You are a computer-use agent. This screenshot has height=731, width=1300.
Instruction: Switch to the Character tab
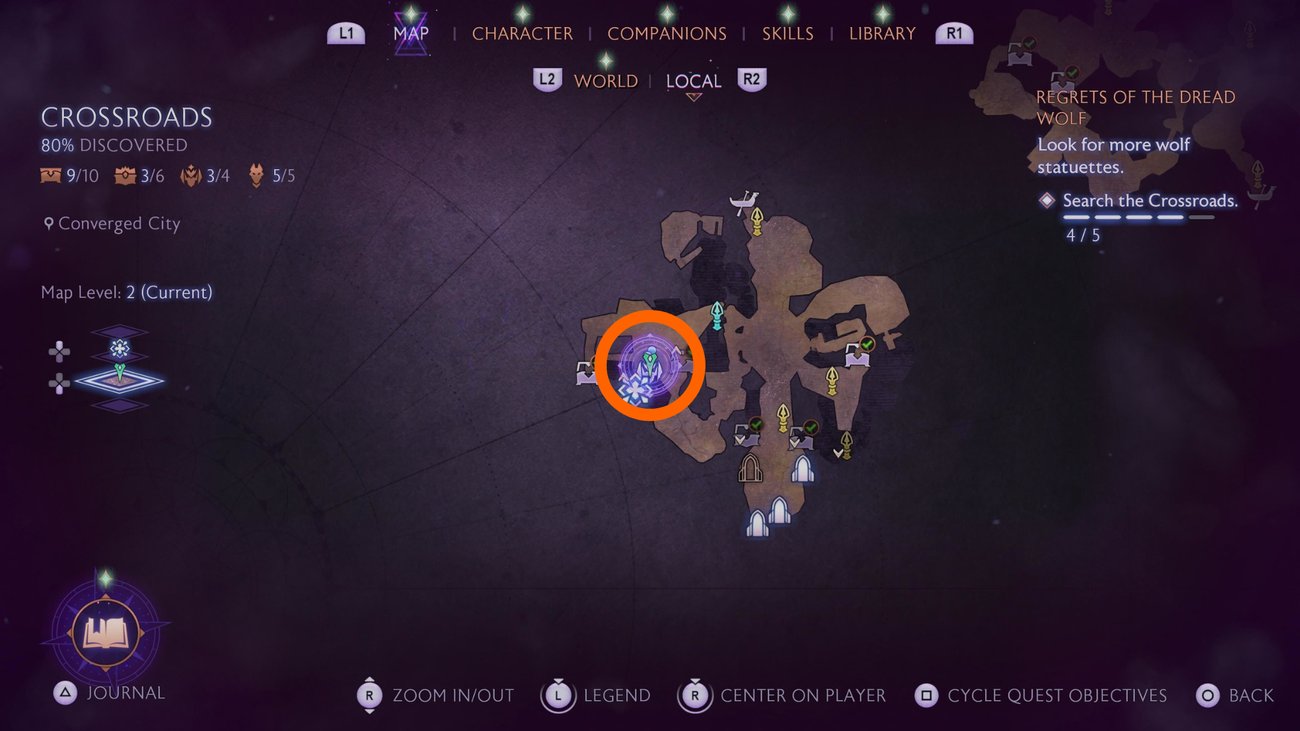(x=522, y=33)
